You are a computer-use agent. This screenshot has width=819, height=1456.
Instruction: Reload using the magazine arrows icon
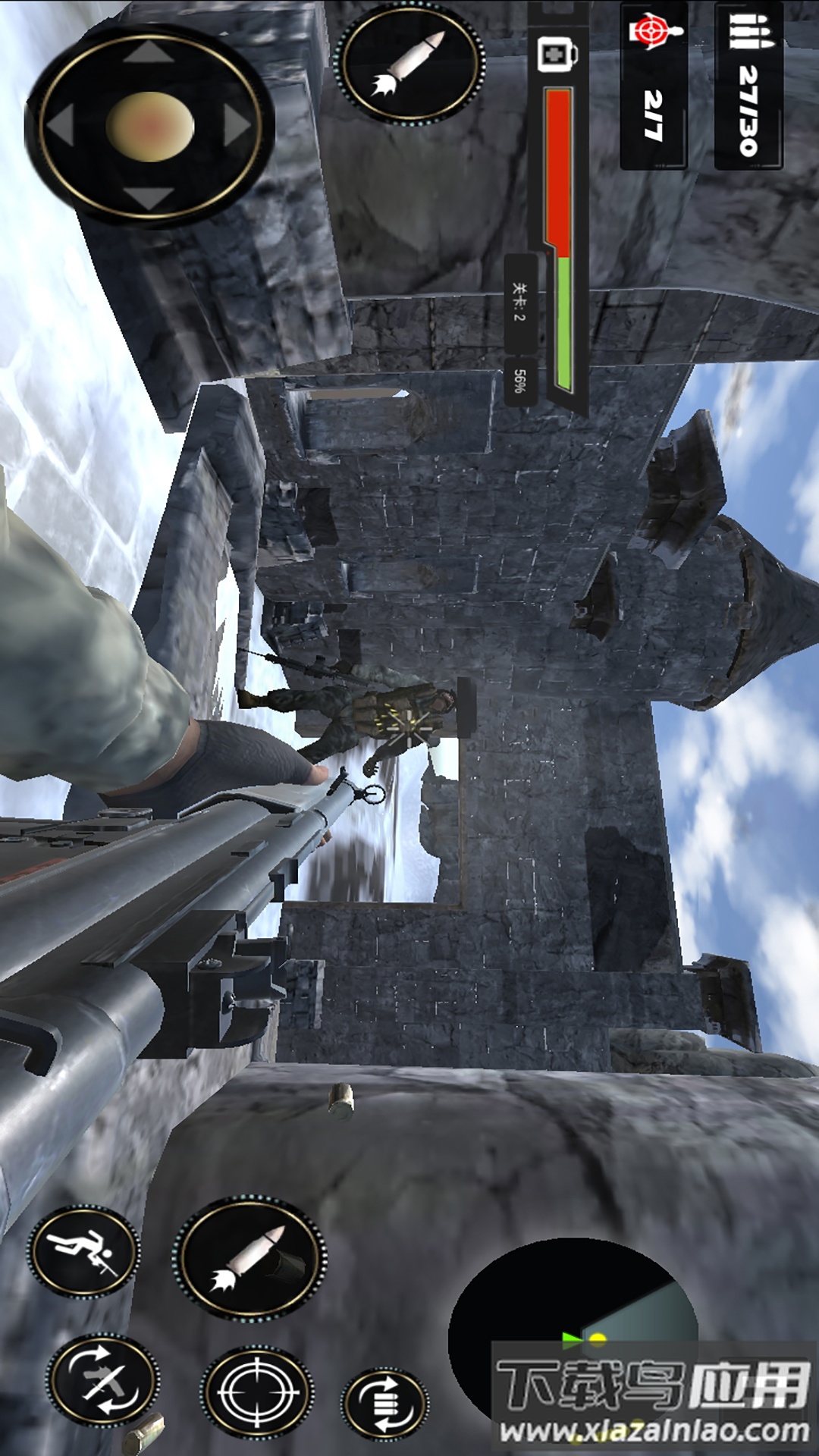pos(385,1403)
